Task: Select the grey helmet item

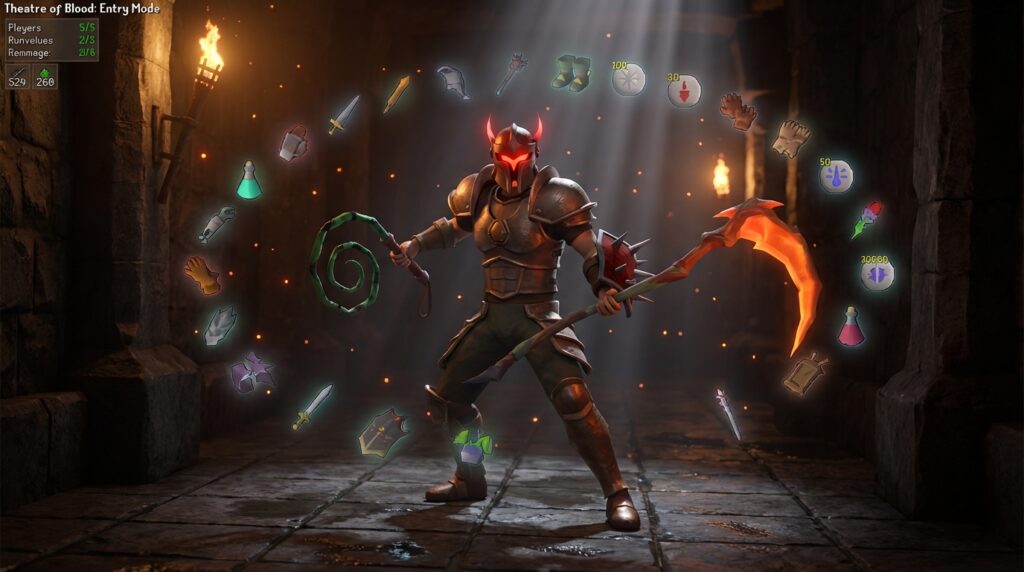Action: (x=453, y=81)
